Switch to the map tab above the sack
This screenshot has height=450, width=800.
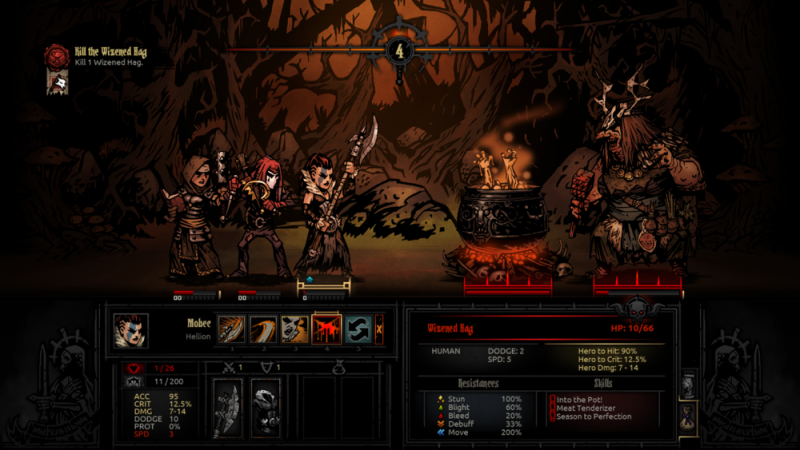pos(687,384)
